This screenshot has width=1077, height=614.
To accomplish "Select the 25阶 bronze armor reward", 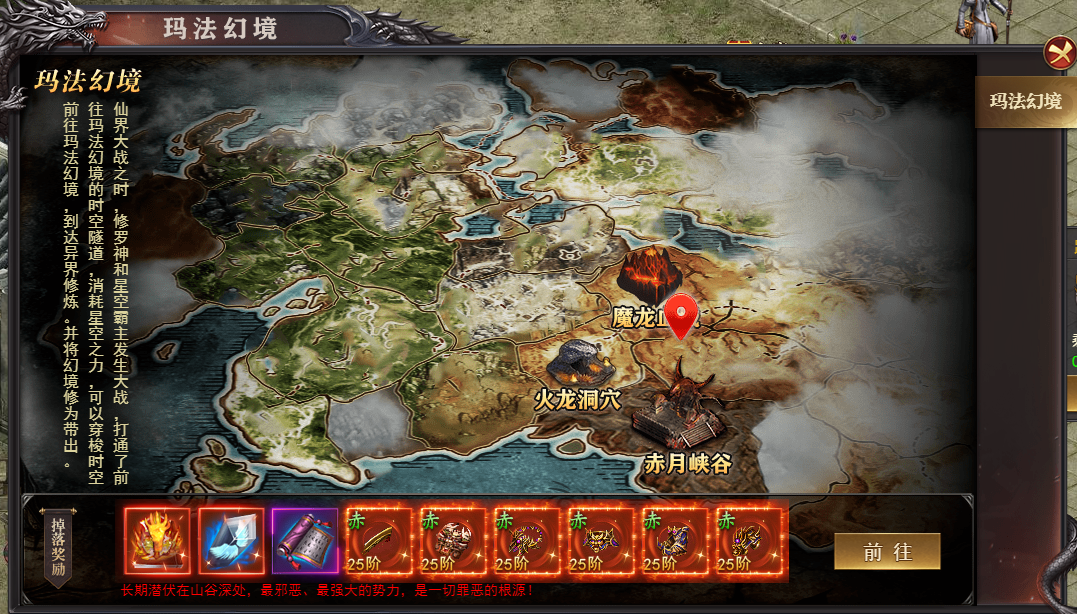I will [452, 541].
